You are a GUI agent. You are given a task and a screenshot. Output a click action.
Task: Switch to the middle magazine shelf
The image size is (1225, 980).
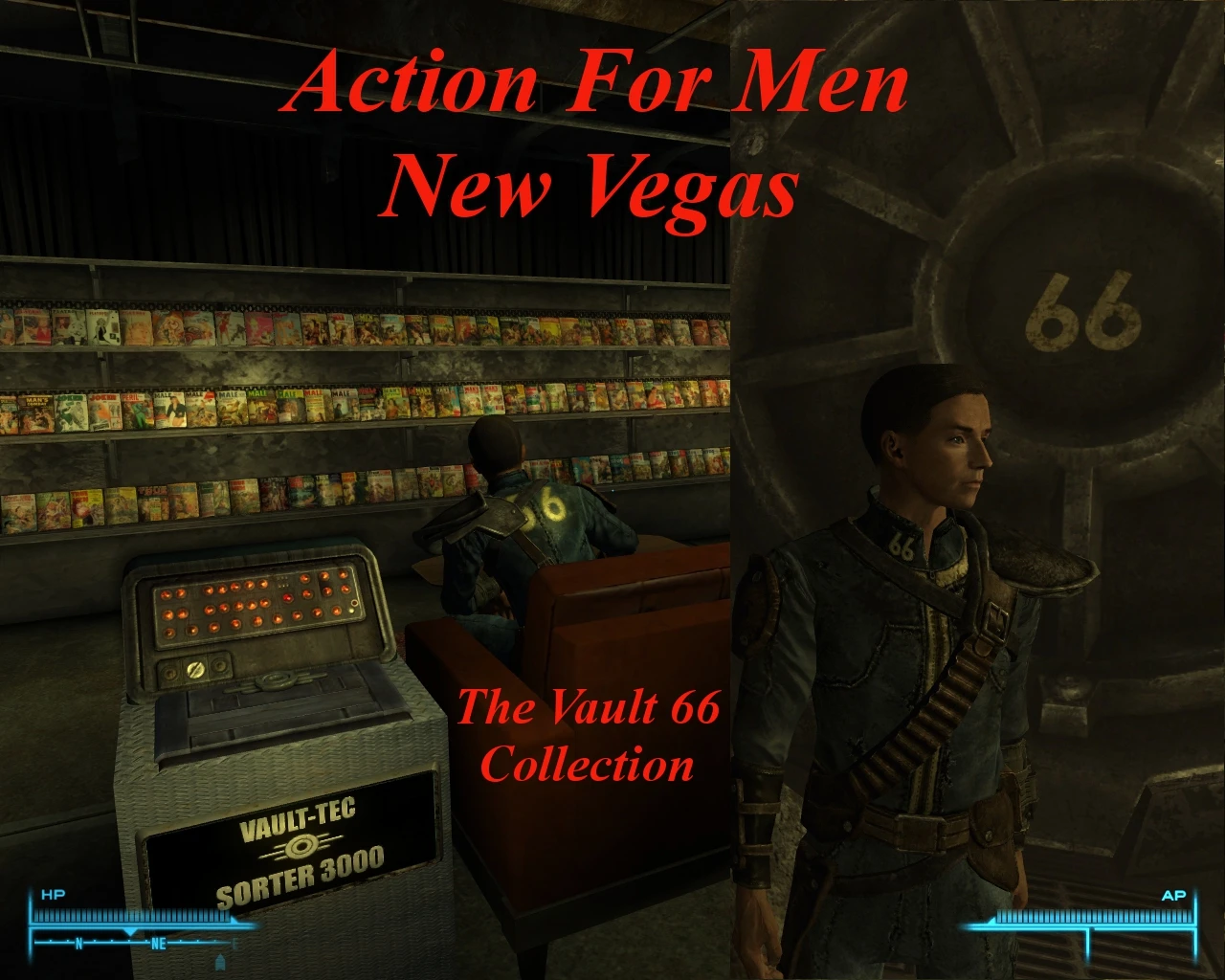pyautogui.click(x=287, y=407)
